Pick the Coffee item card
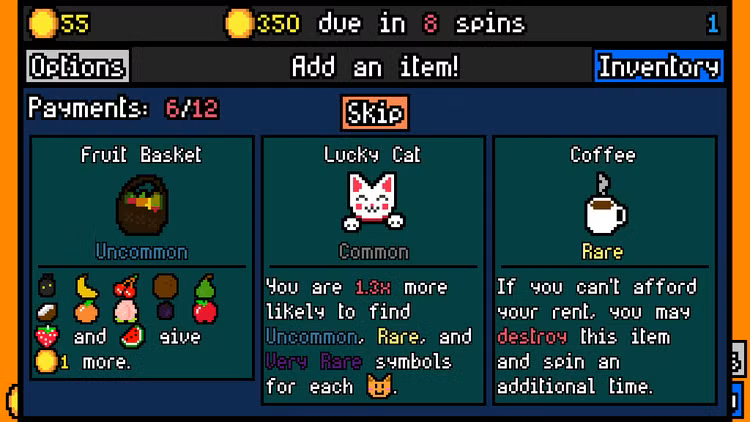 point(604,270)
